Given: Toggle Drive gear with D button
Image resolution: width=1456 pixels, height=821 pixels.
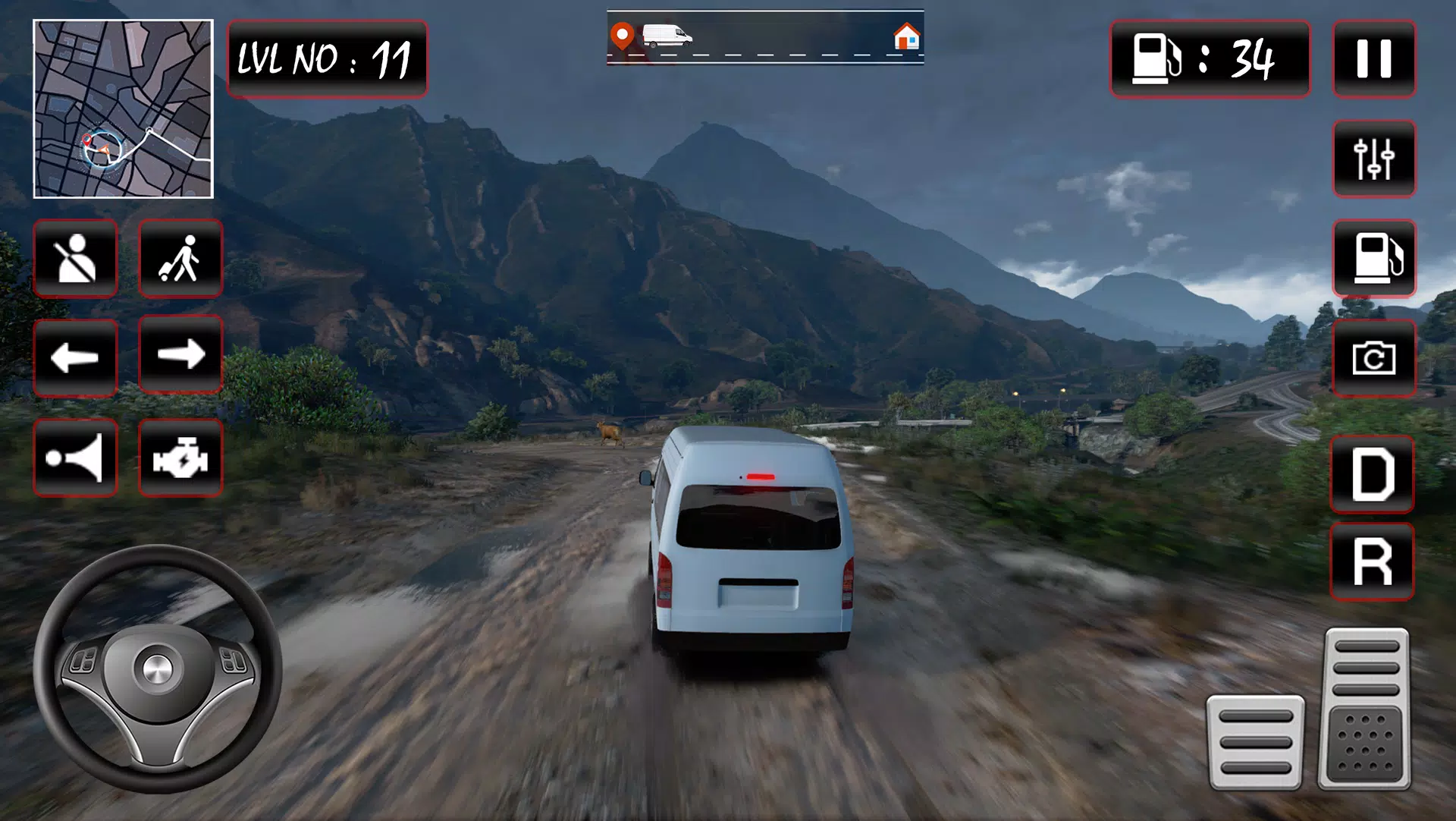Looking at the screenshot, I should (x=1374, y=473).
